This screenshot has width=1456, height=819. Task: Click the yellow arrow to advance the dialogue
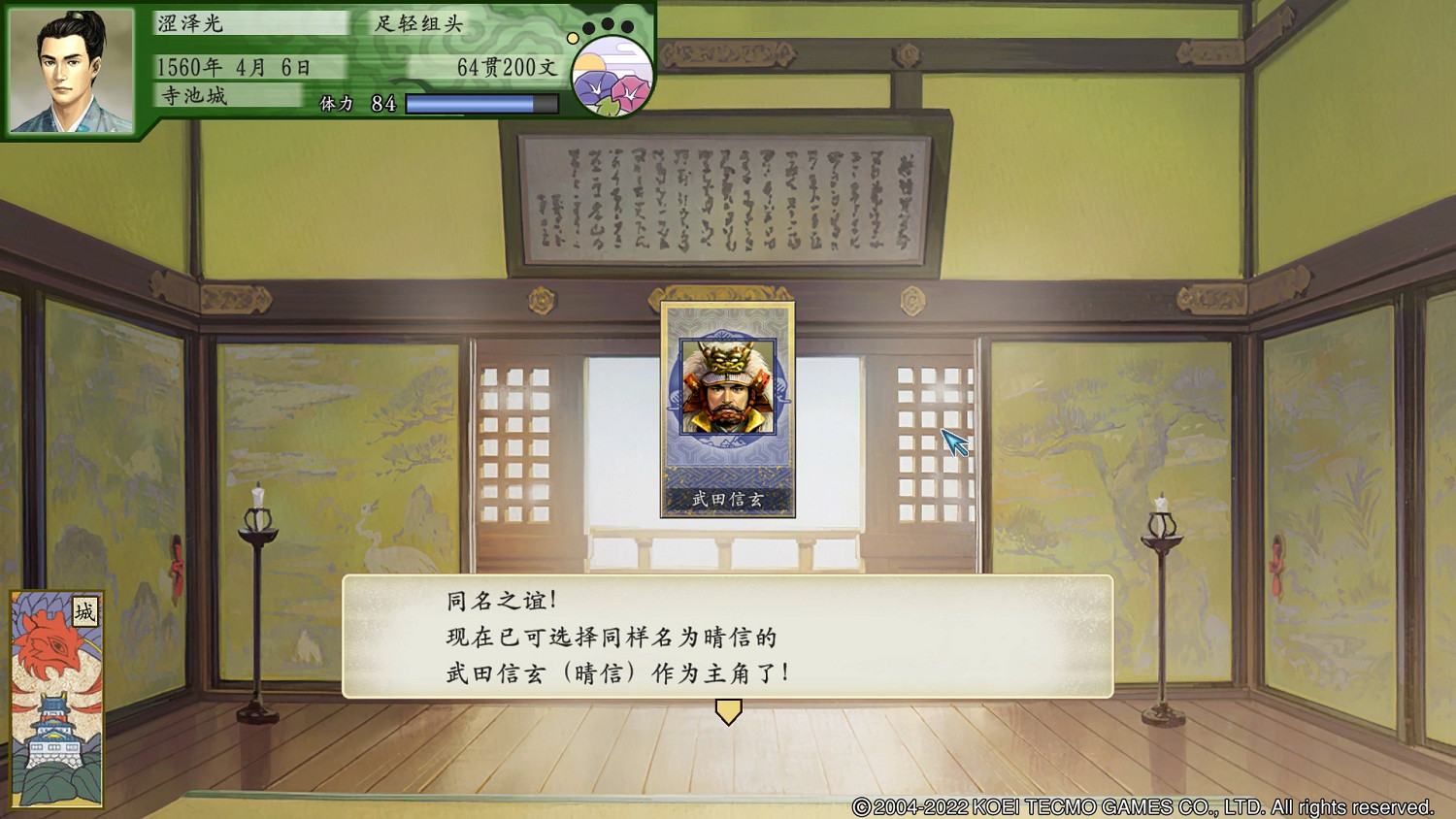click(727, 713)
